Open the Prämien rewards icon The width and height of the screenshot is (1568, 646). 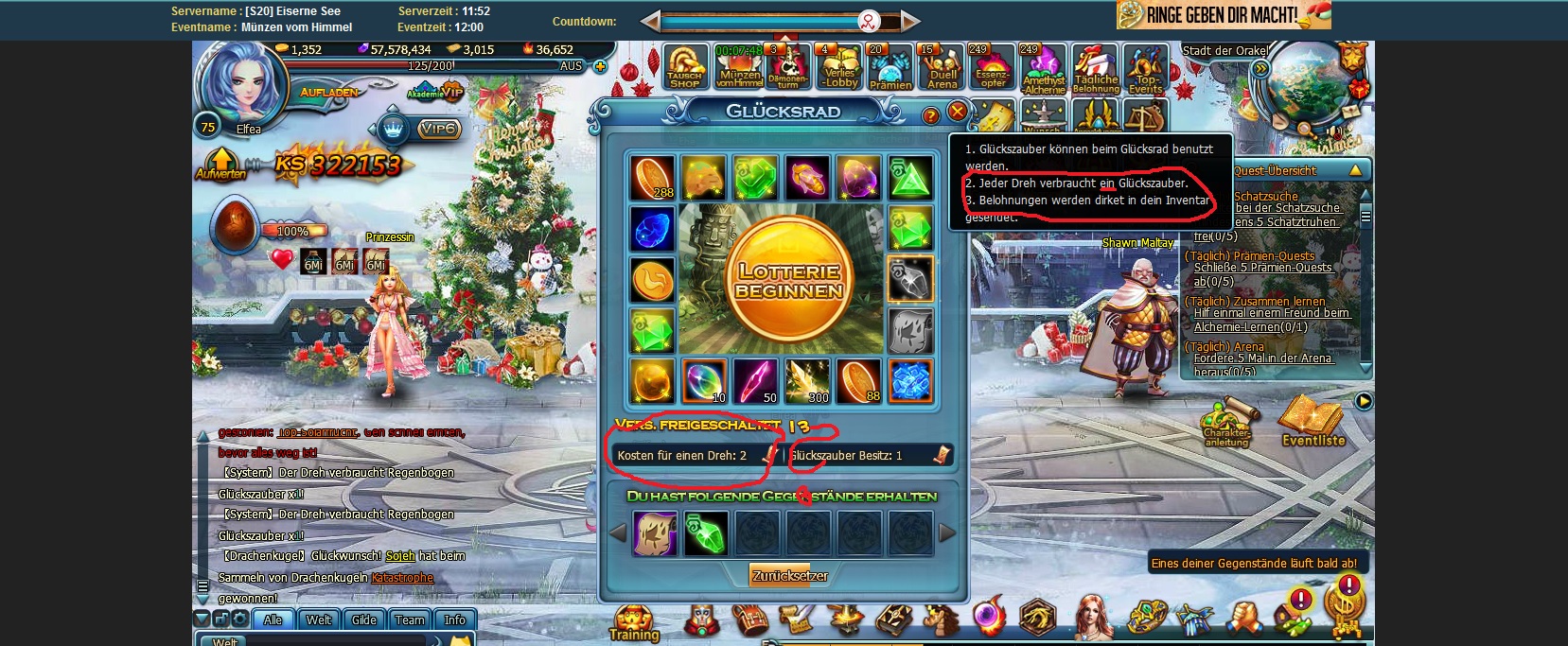pos(890,68)
